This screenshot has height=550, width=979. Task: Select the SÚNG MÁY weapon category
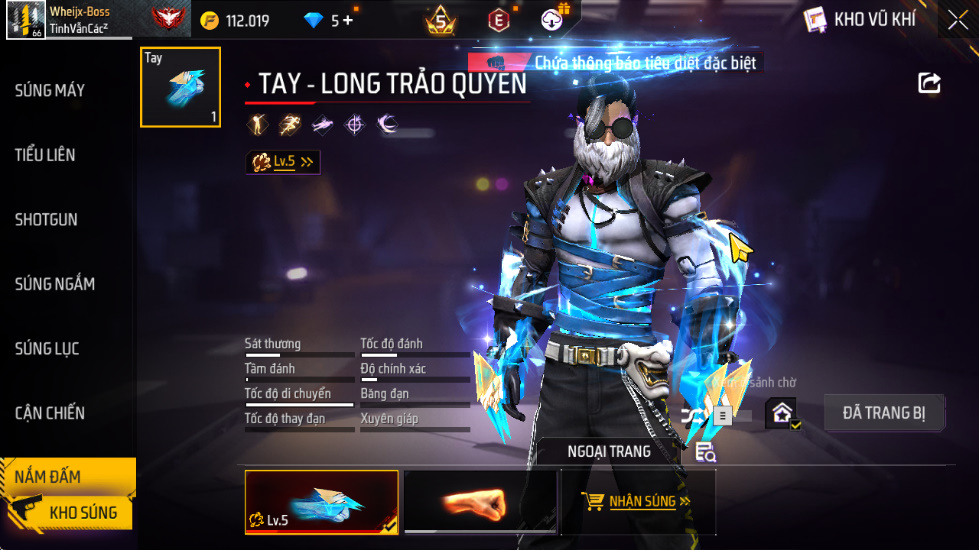pyautogui.click(x=50, y=91)
